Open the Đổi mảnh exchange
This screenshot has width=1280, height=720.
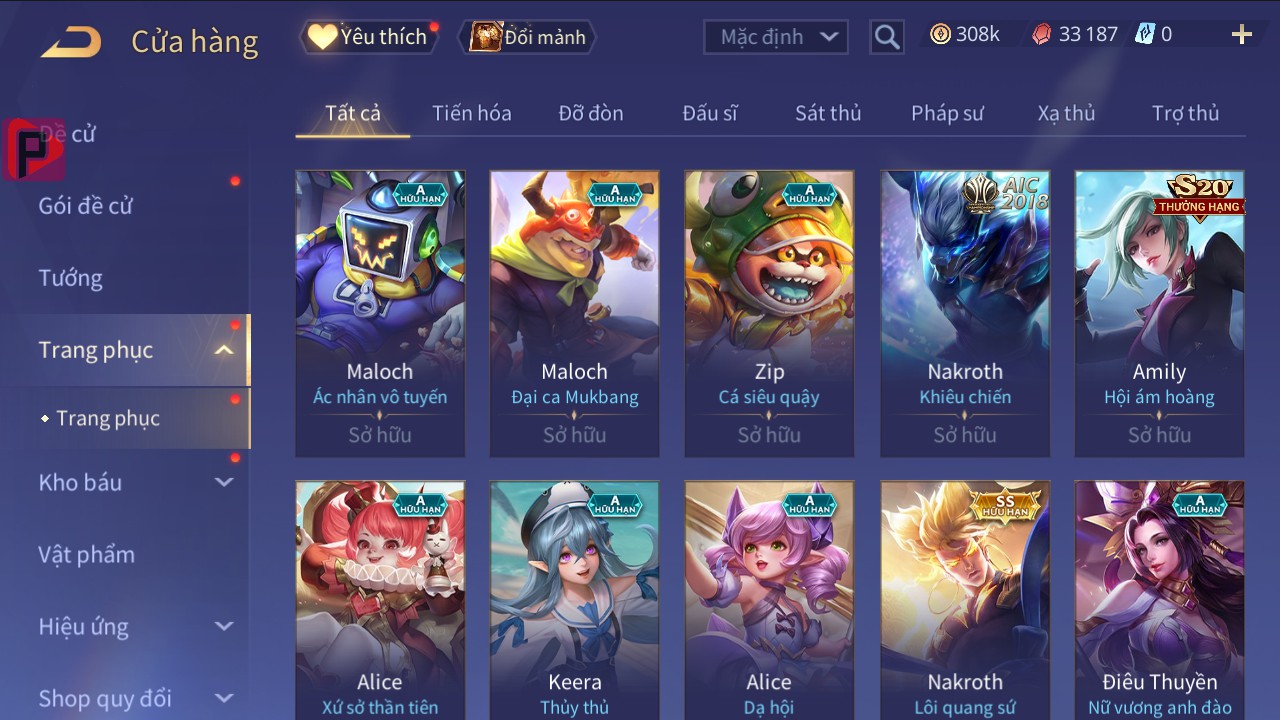528,37
